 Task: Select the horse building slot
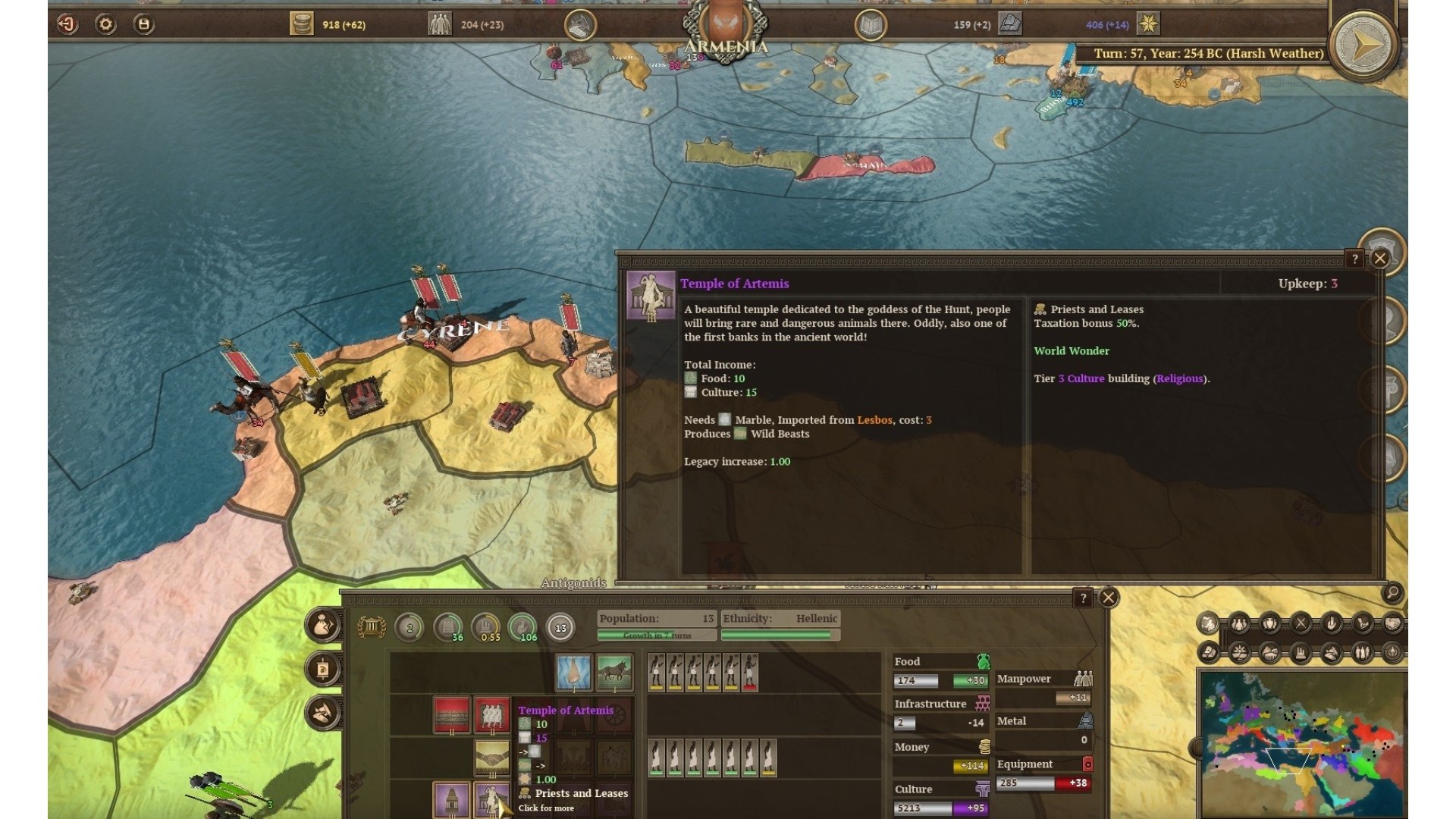[614, 672]
